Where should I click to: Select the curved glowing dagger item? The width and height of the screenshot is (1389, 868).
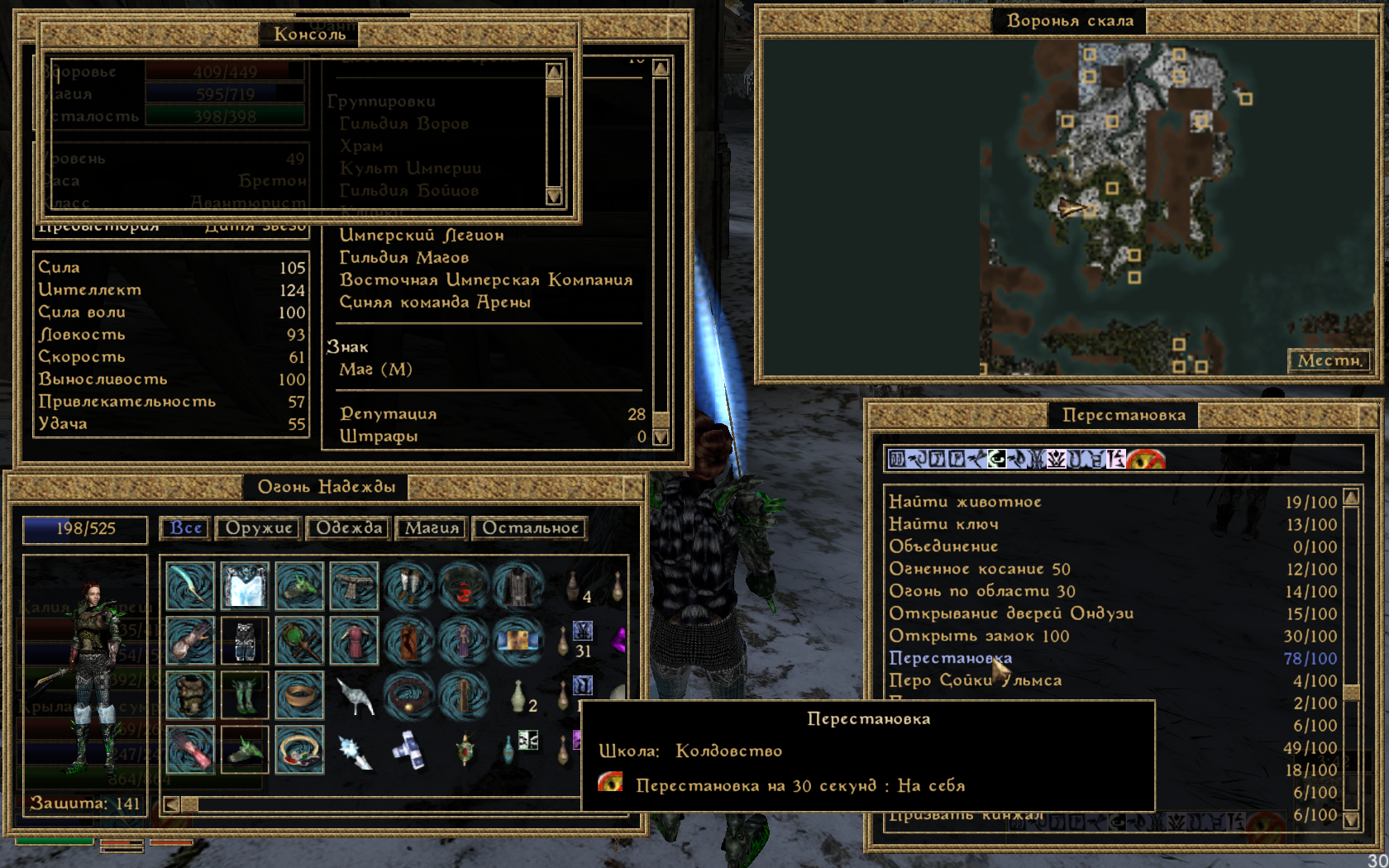click(x=190, y=586)
